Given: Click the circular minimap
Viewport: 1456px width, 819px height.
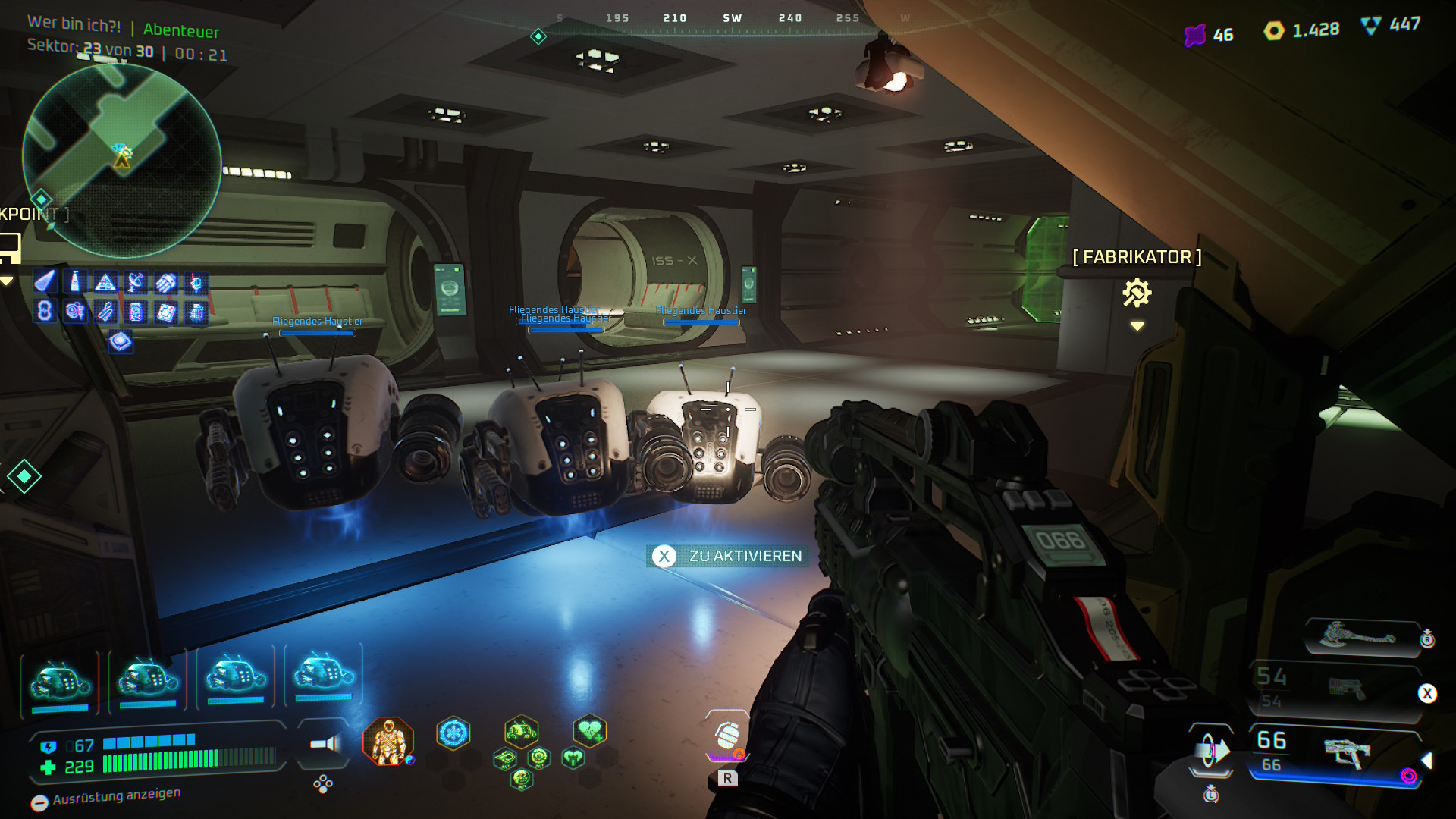Looking at the screenshot, I should click(x=122, y=161).
